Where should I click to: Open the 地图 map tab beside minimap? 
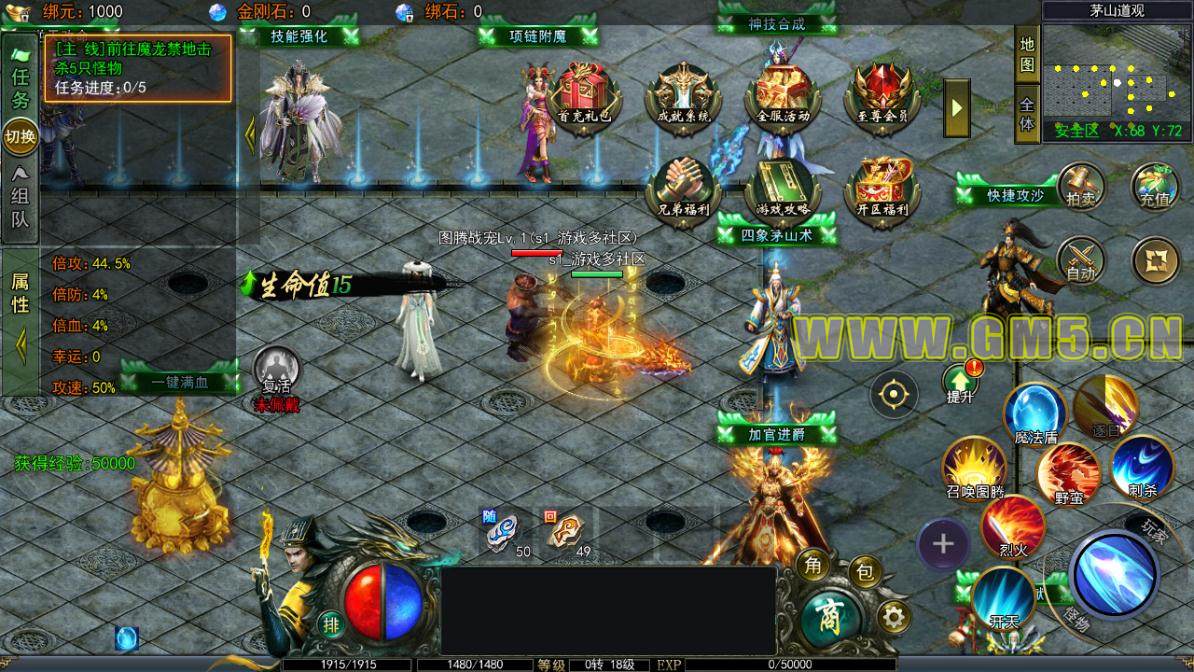(x=1027, y=55)
